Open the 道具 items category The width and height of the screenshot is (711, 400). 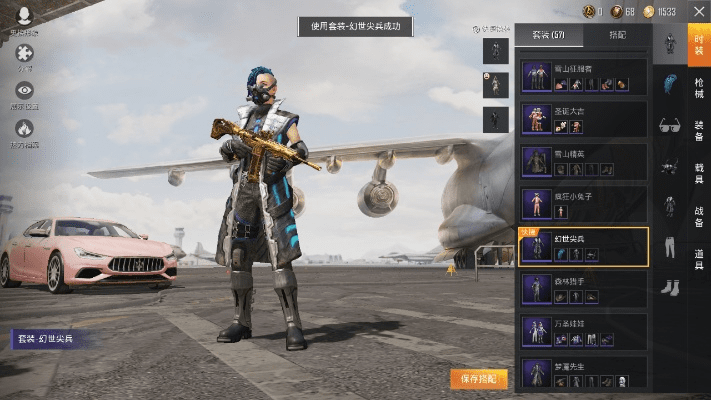click(x=699, y=256)
